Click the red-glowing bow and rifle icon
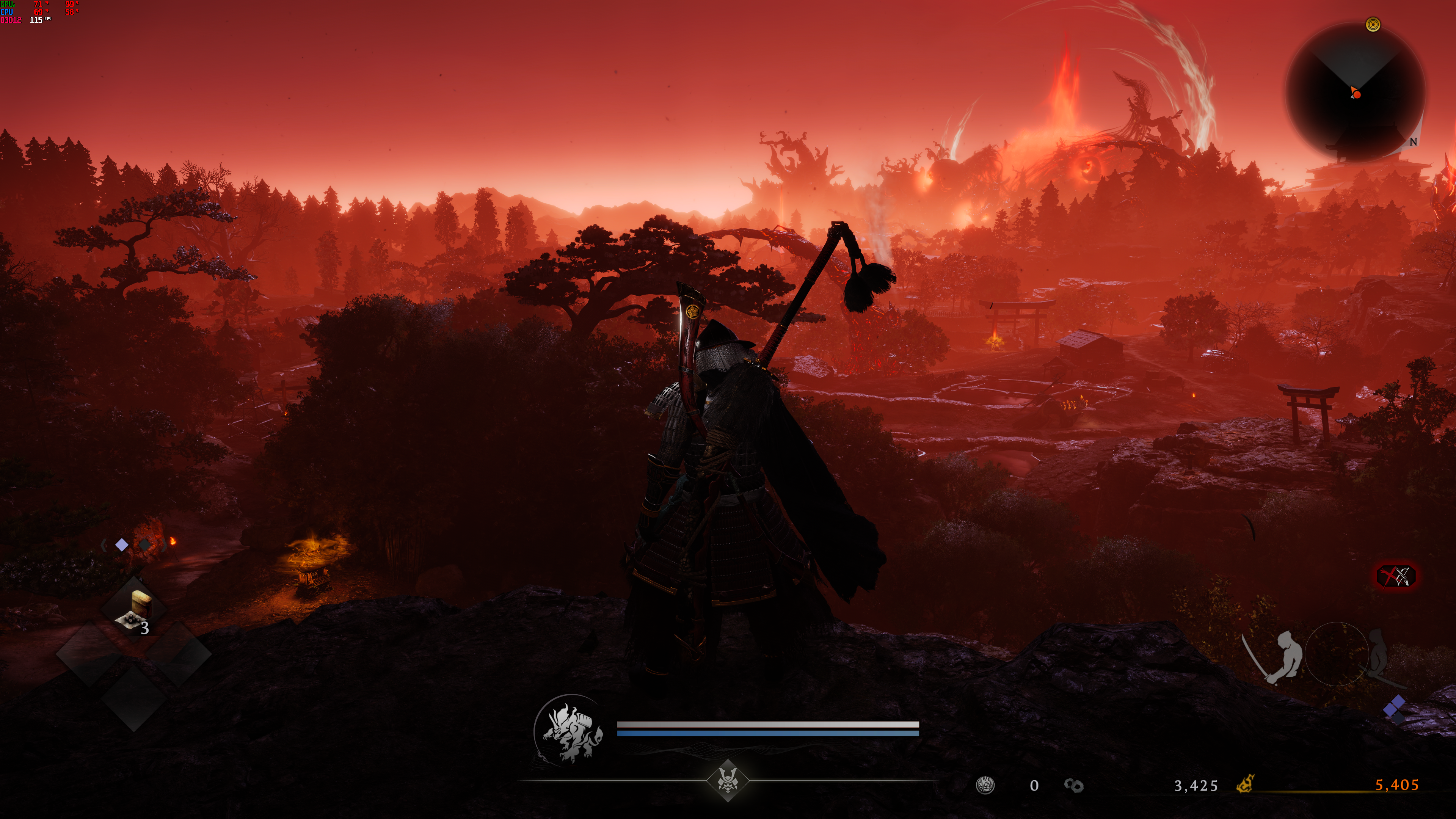1456x819 pixels. (1396, 576)
